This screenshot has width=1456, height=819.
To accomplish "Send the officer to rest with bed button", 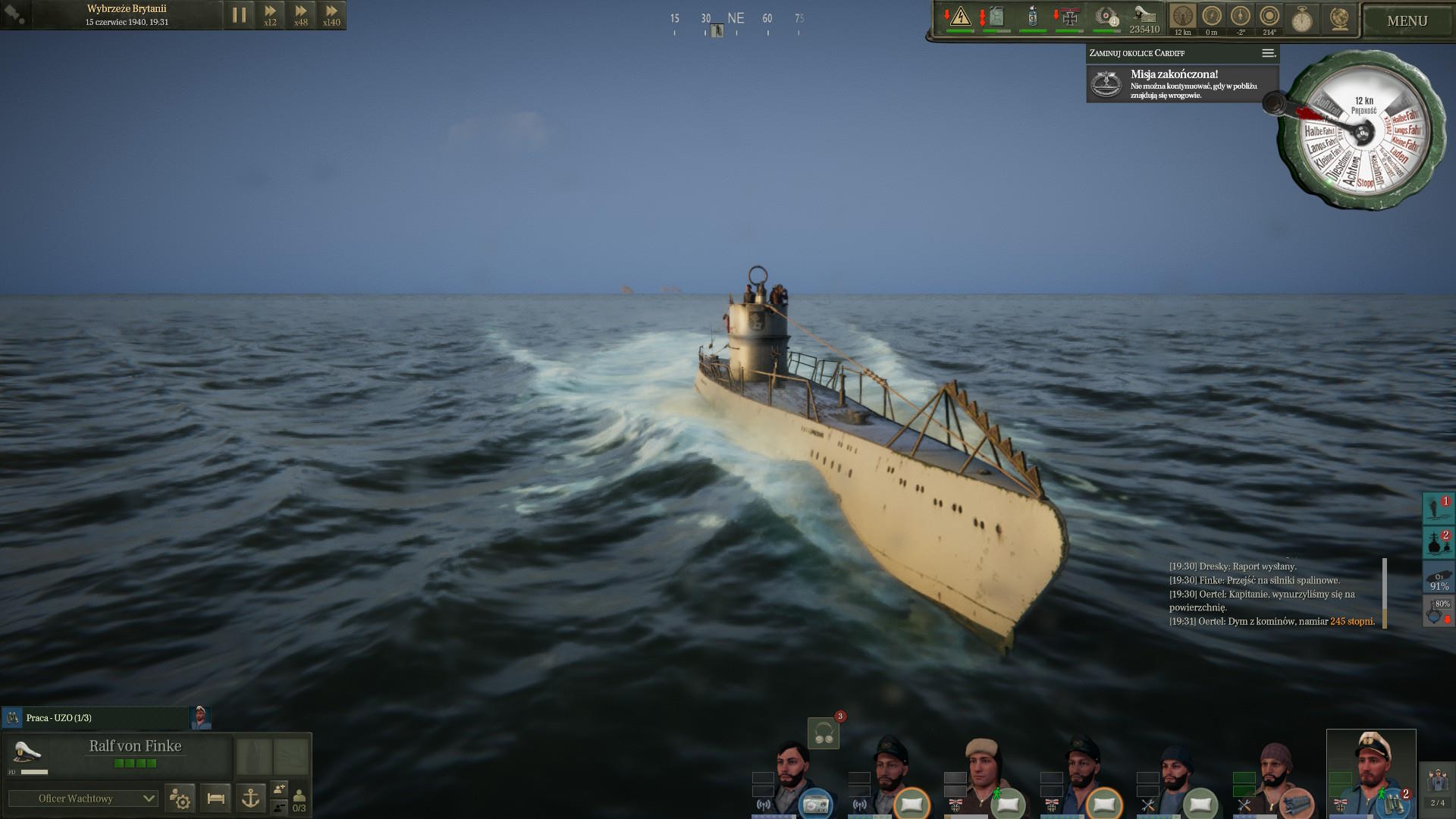I will click(215, 799).
